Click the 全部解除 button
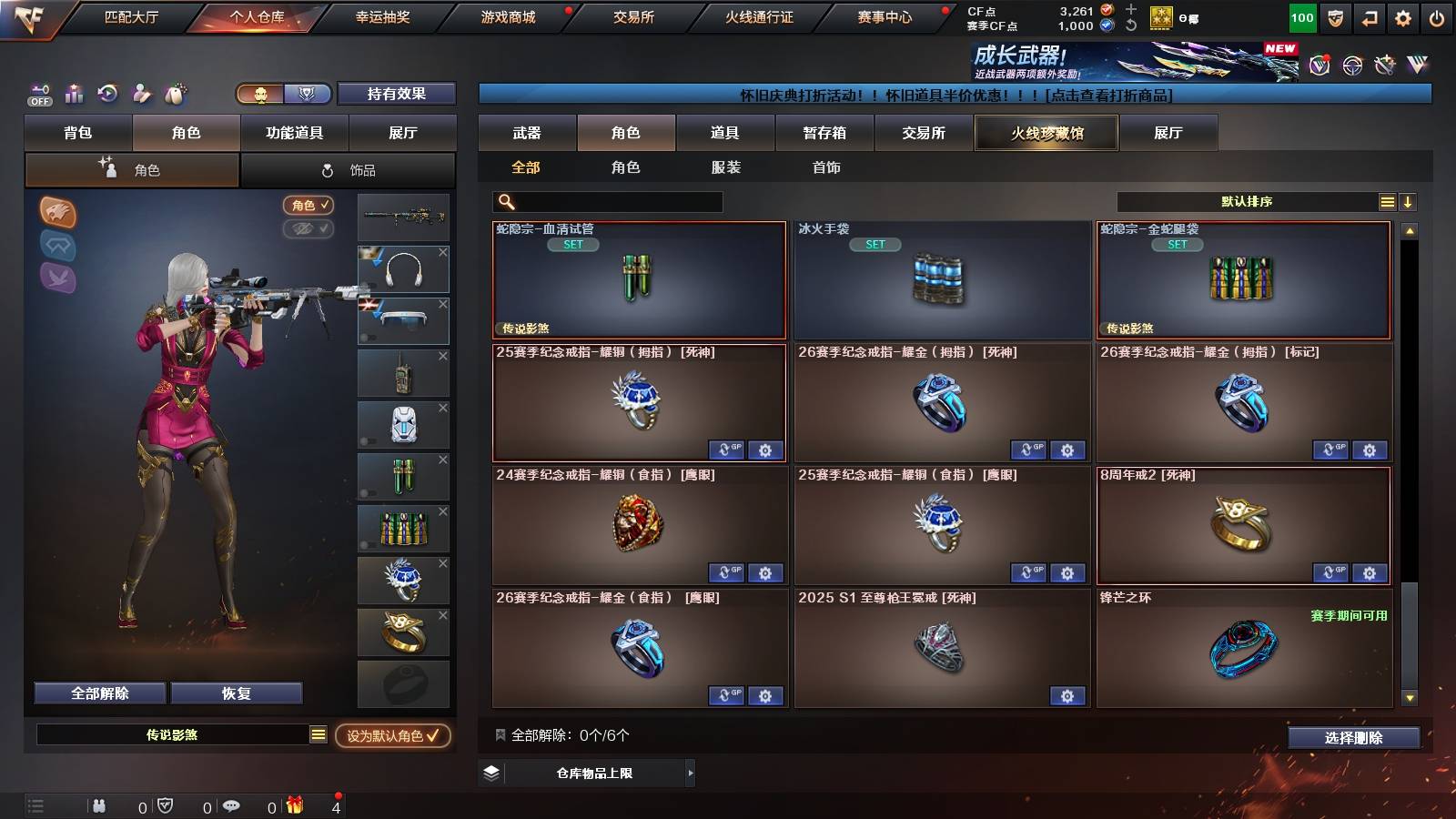Screen dimensions: 1456x819 (x=98, y=693)
